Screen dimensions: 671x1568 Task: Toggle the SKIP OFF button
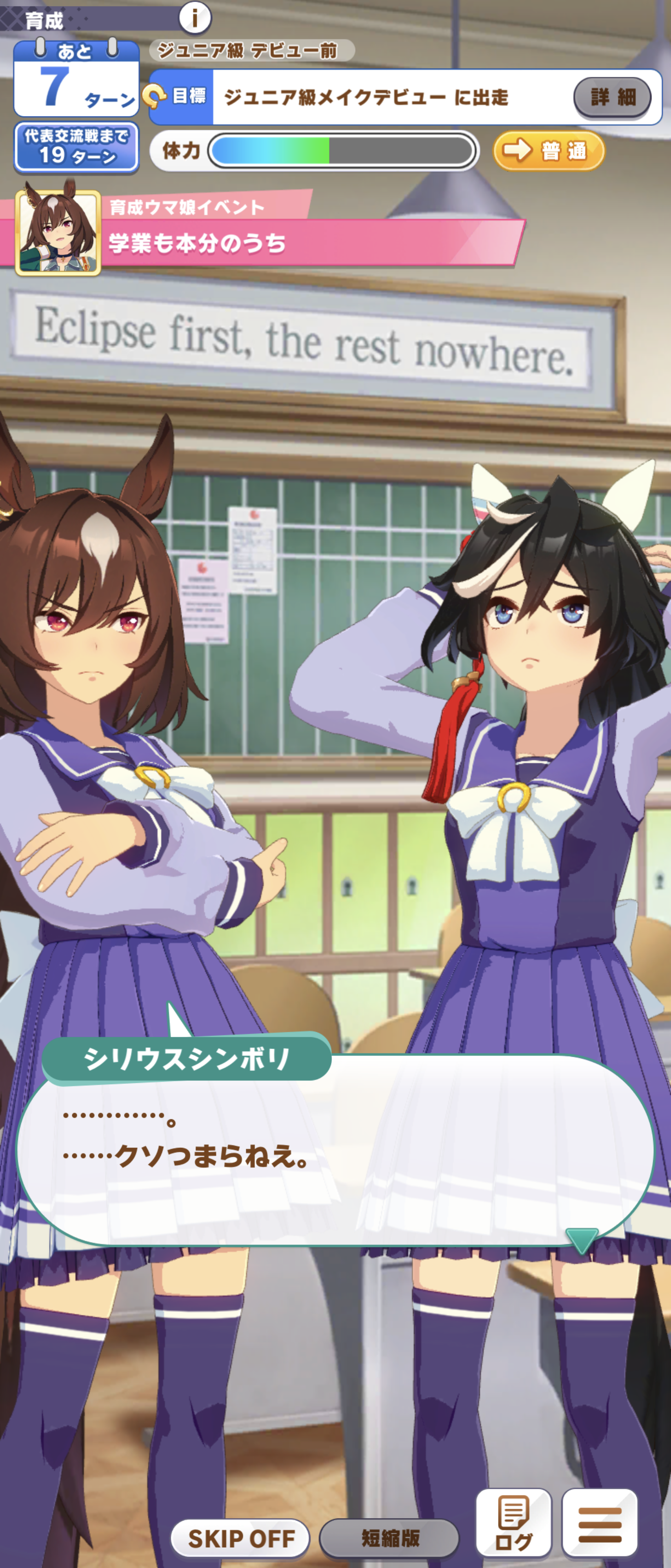(240, 1537)
